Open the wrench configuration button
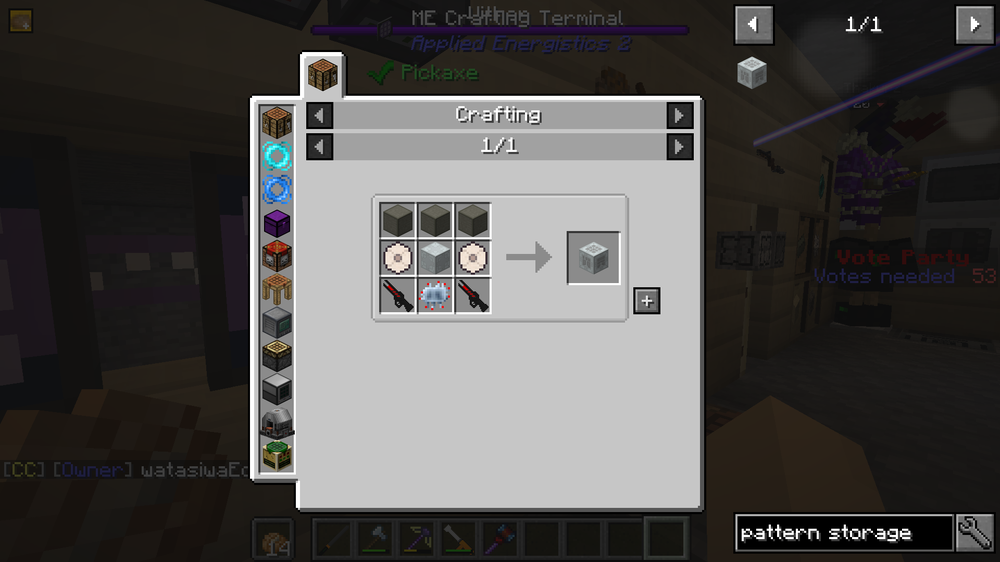Image resolution: width=1000 pixels, height=562 pixels. pos(975,533)
